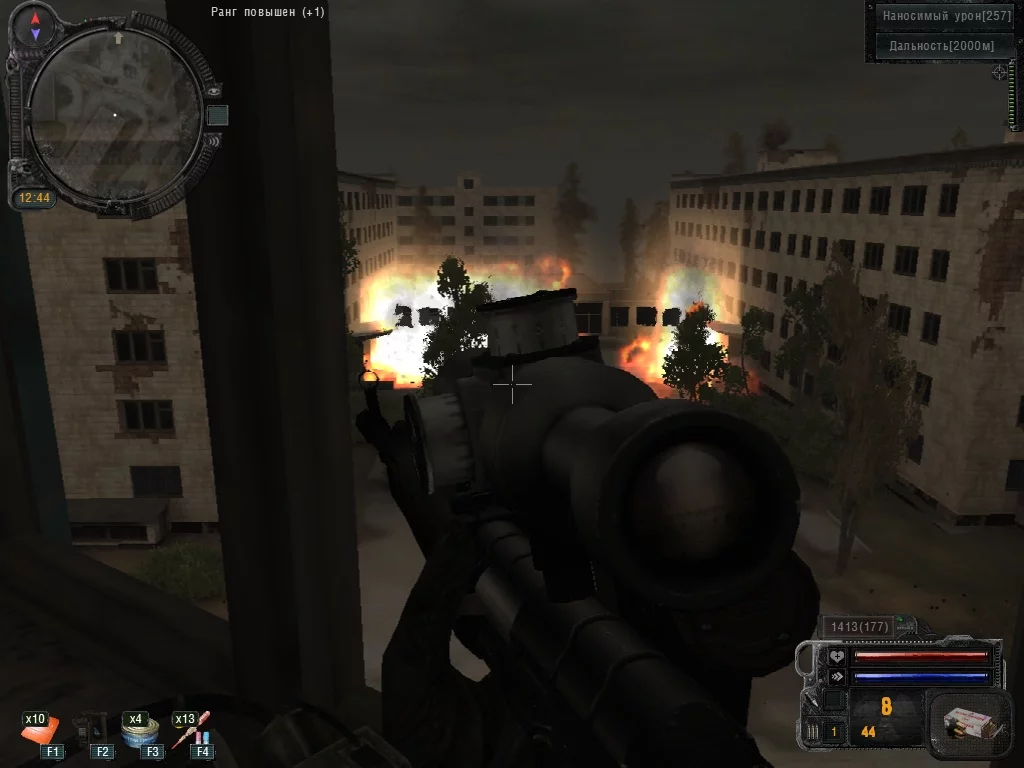Image resolution: width=1024 pixels, height=768 pixels.
Task: Click the sound noise indicator by minimap
Action: [x=213, y=141]
